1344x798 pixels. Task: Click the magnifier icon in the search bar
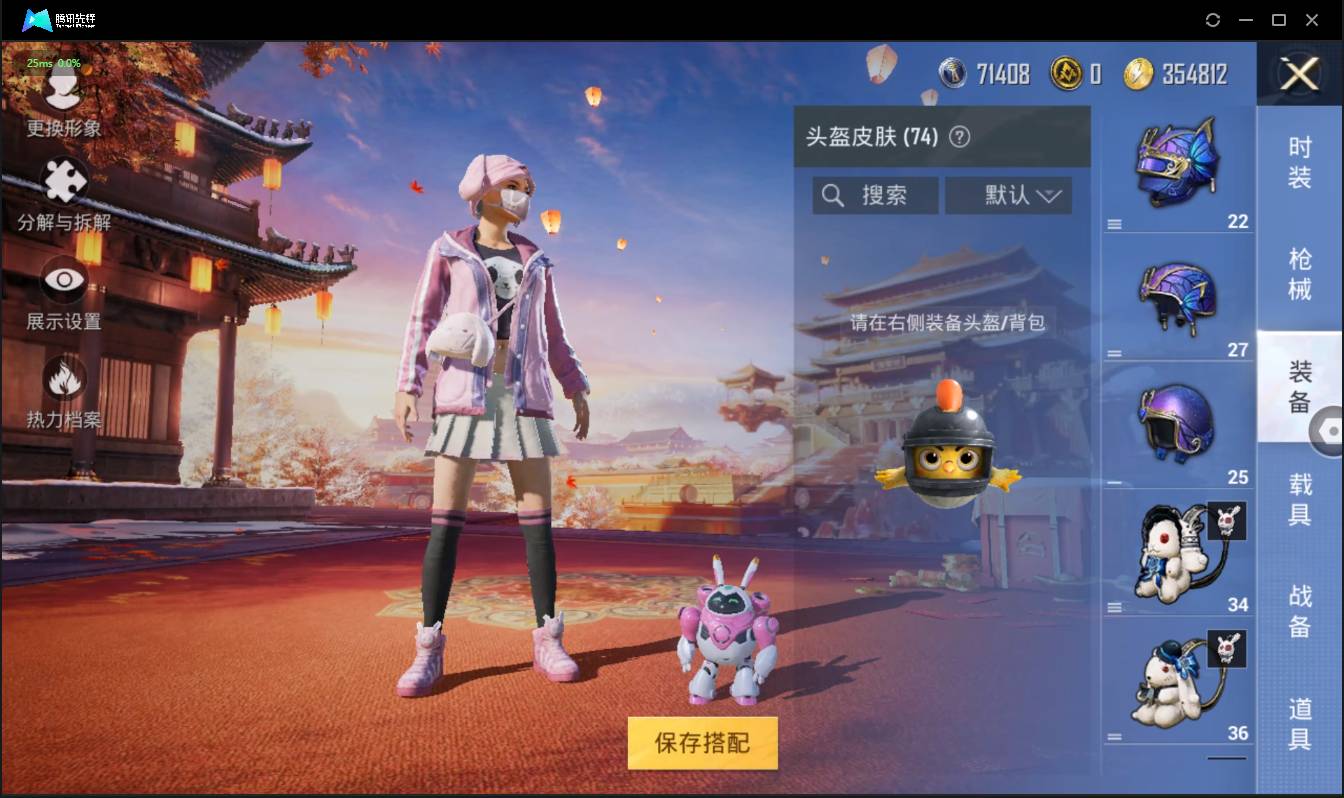point(833,195)
